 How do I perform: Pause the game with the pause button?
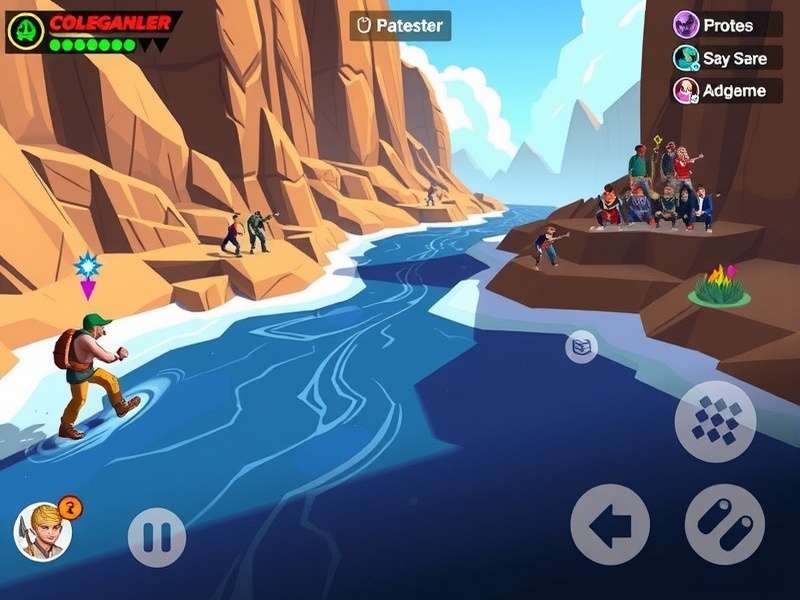tap(157, 537)
